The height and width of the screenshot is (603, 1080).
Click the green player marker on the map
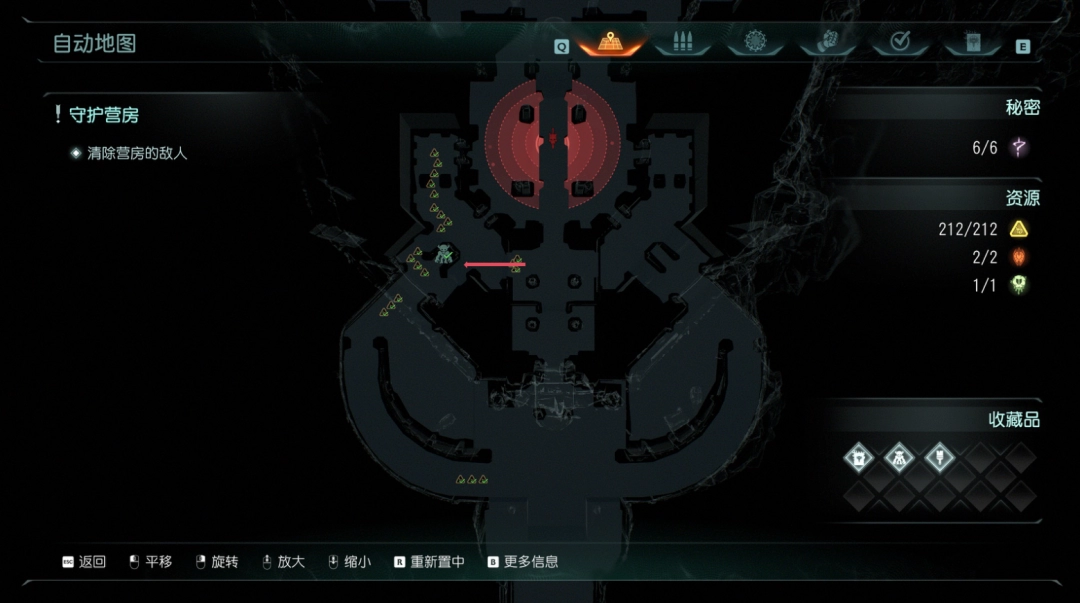pyautogui.click(x=444, y=254)
